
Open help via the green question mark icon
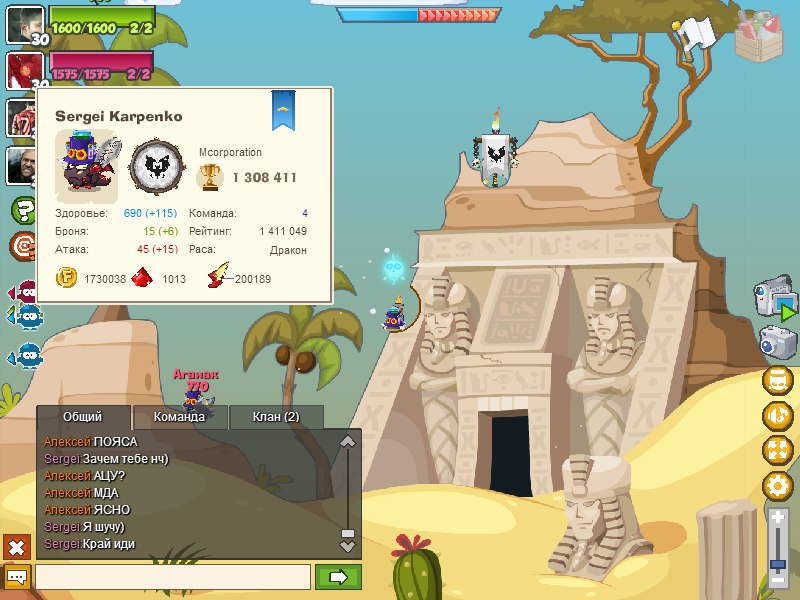click(x=23, y=211)
